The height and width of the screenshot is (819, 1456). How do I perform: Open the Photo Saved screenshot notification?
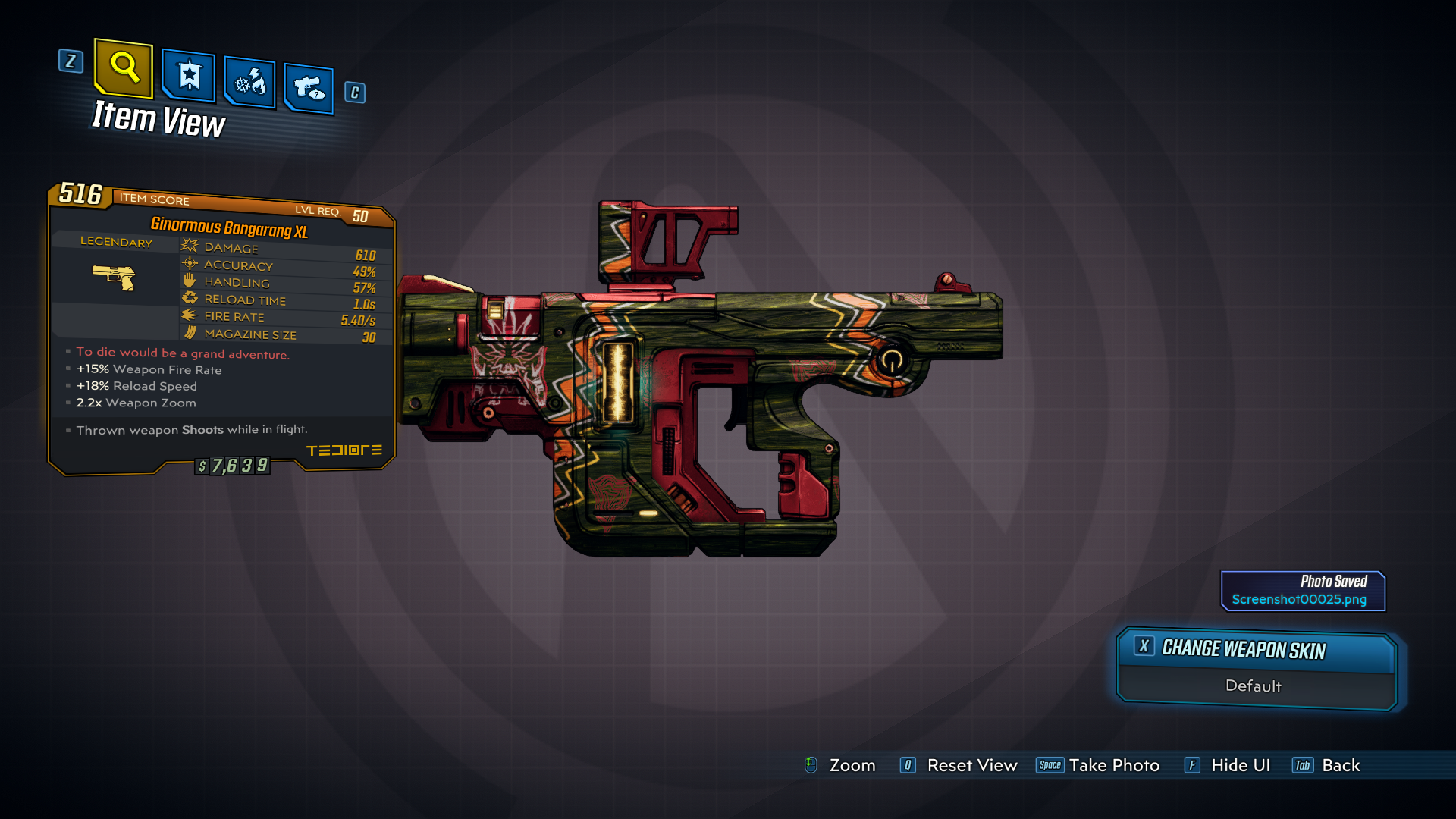tap(1302, 591)
